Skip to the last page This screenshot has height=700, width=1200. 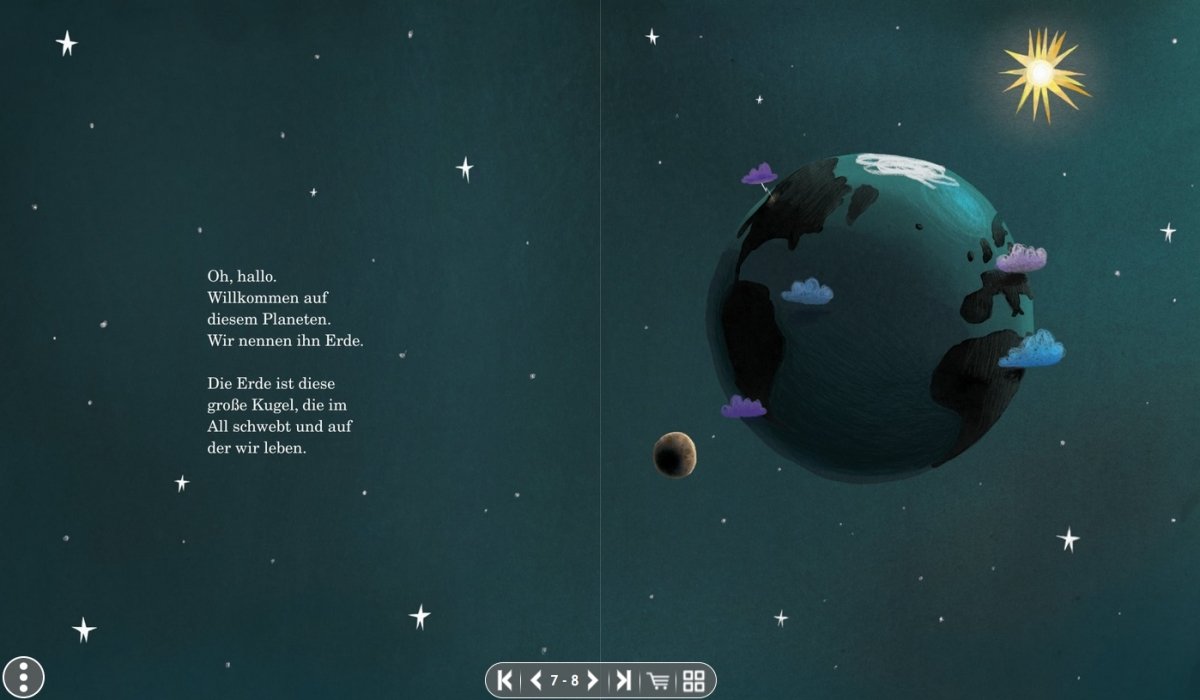click(x=623, y=681)
